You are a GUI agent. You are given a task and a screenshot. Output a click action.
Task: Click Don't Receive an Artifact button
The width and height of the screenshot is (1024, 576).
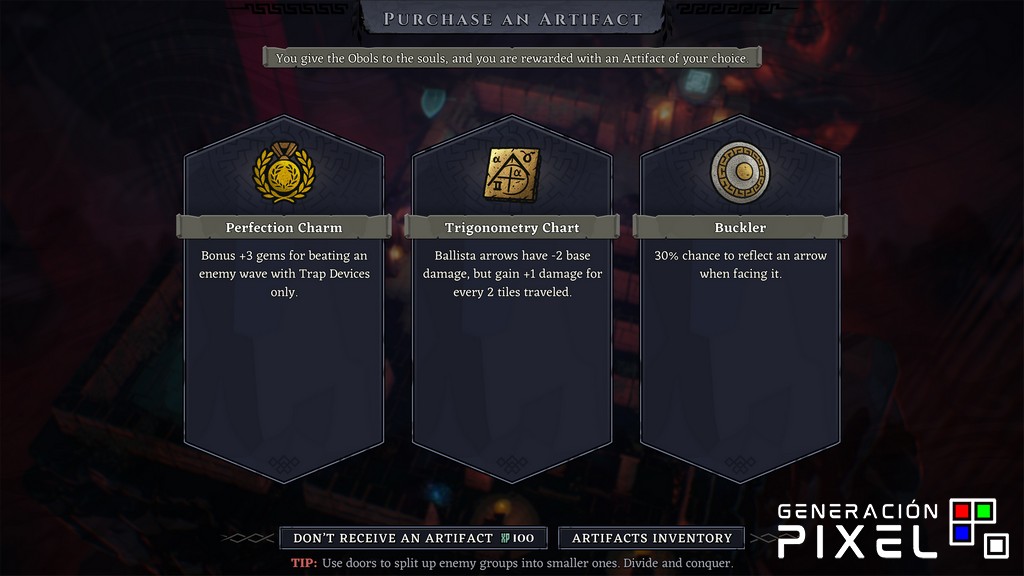[413, 538]
